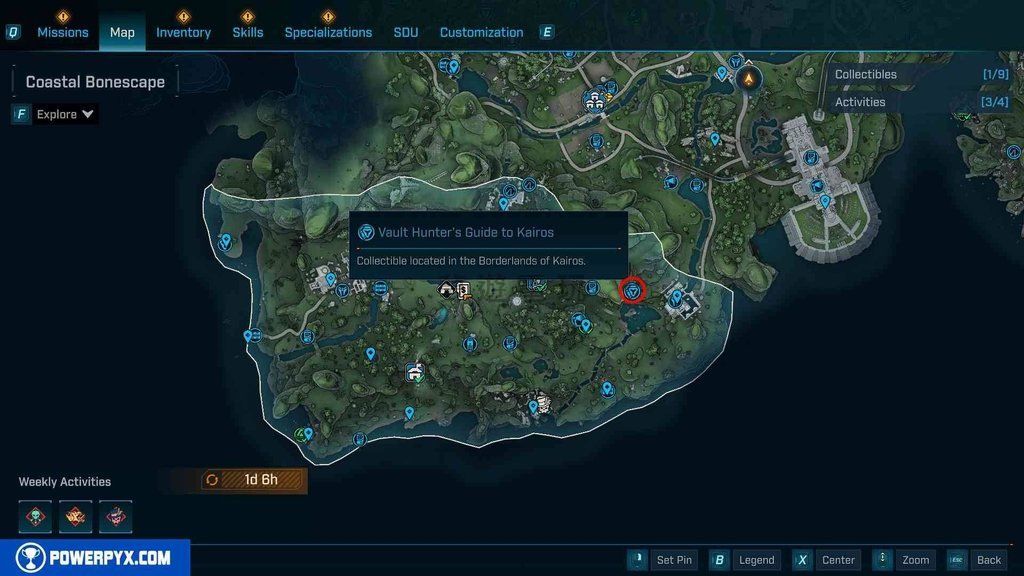Select the Map tab
Viewport: 1024px width, 576px height.
[x=122, y=32]
